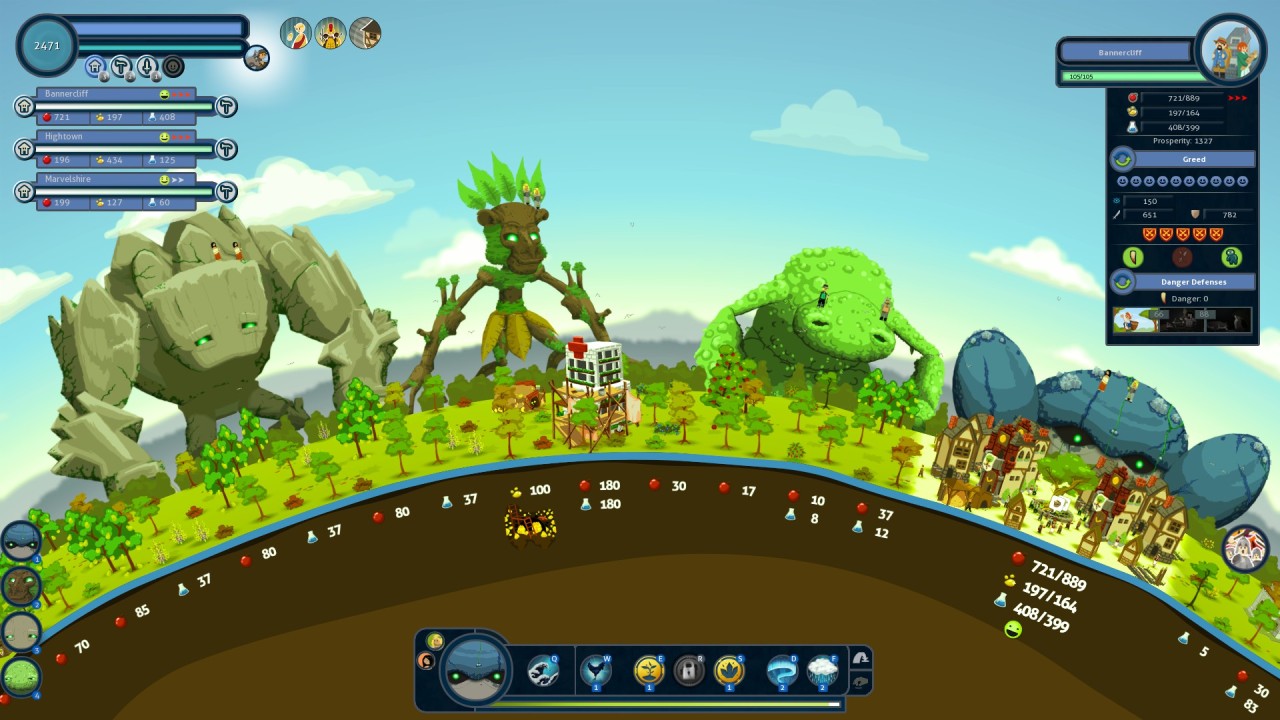Viewport: 1280px width, 720px height.
Task: Select the blue ocean giant portrait on left edge
Action: pos(20,541)
